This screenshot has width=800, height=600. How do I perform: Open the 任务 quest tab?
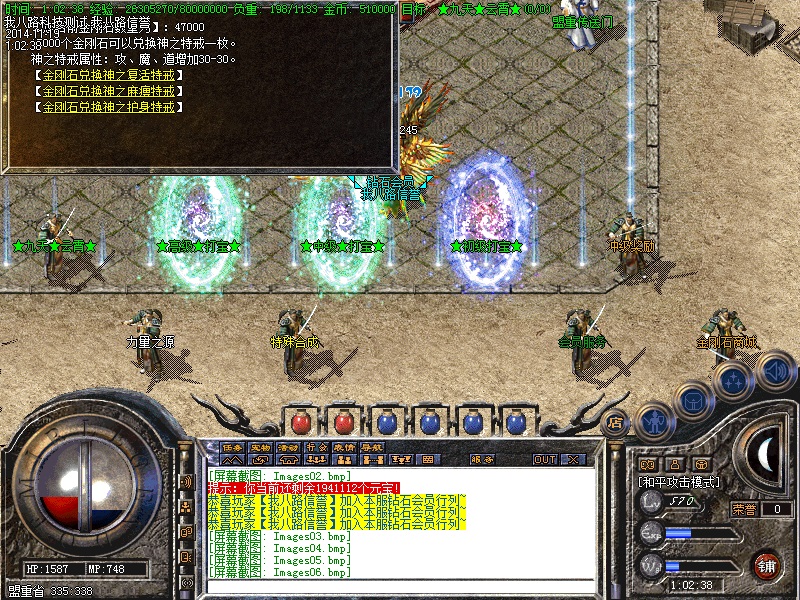pos(233,447)
